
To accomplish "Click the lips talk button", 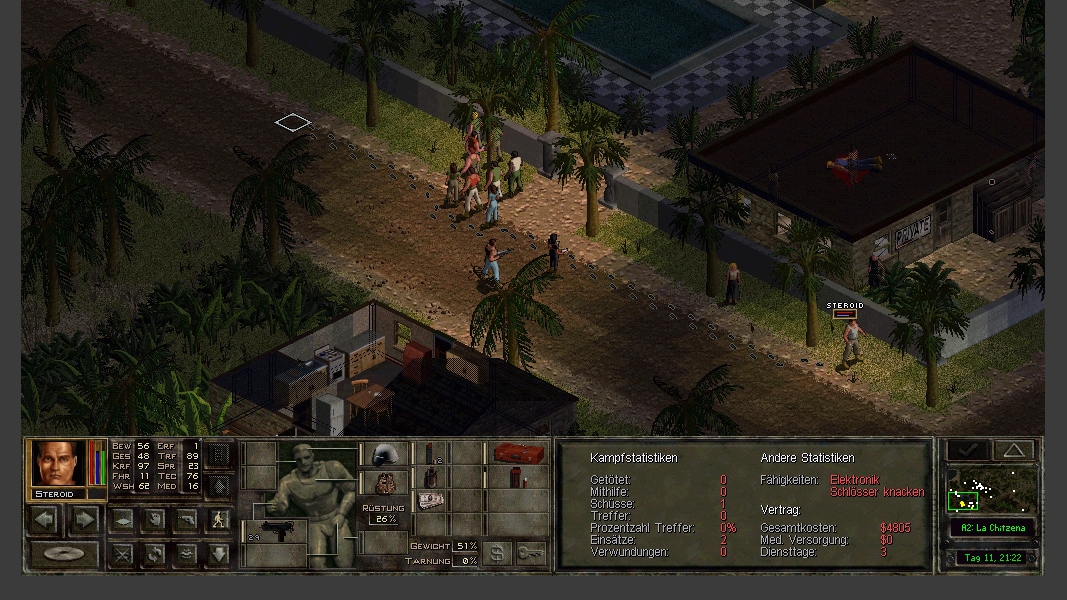I will coord(187,554).
